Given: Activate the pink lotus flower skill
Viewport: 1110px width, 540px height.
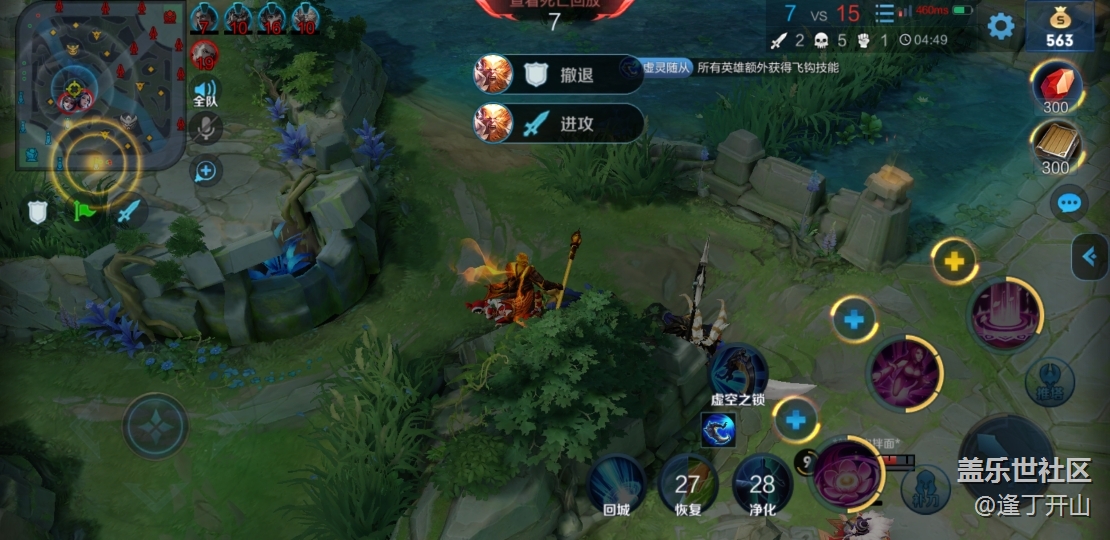Looking at the screenshot, I should (846, 472).
